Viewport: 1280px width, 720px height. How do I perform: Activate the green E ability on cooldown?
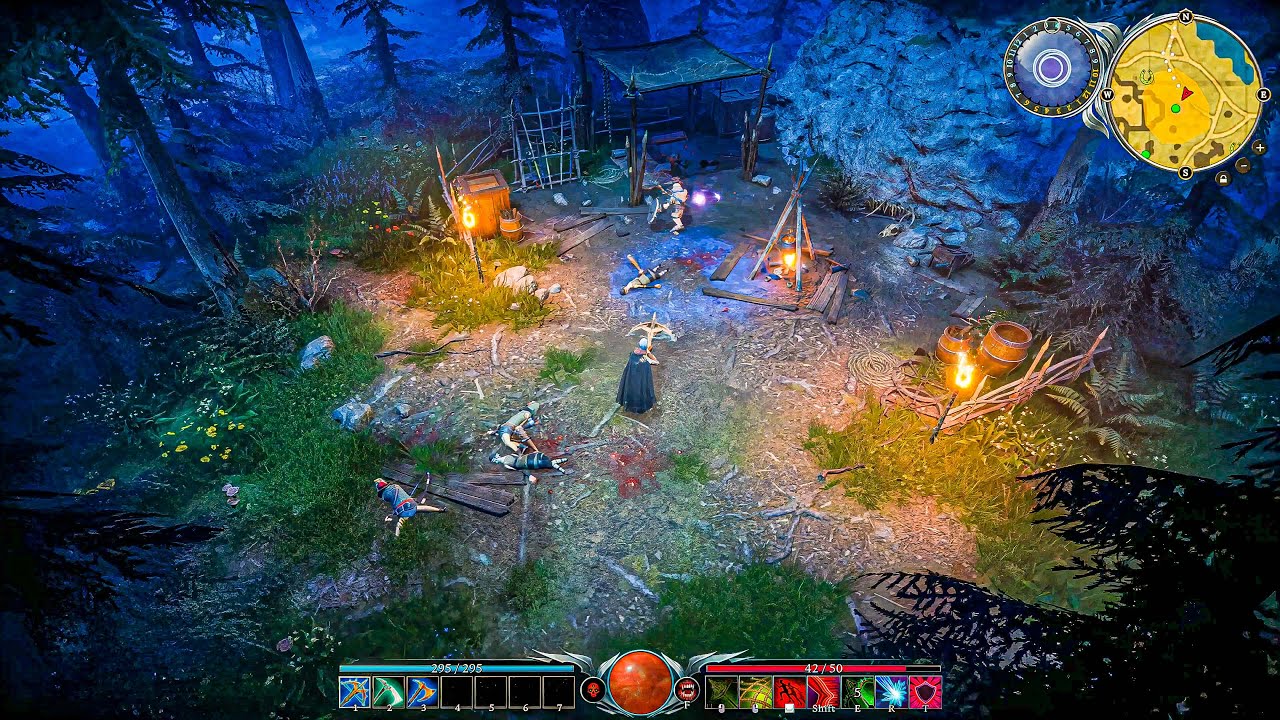coord(857,692)
